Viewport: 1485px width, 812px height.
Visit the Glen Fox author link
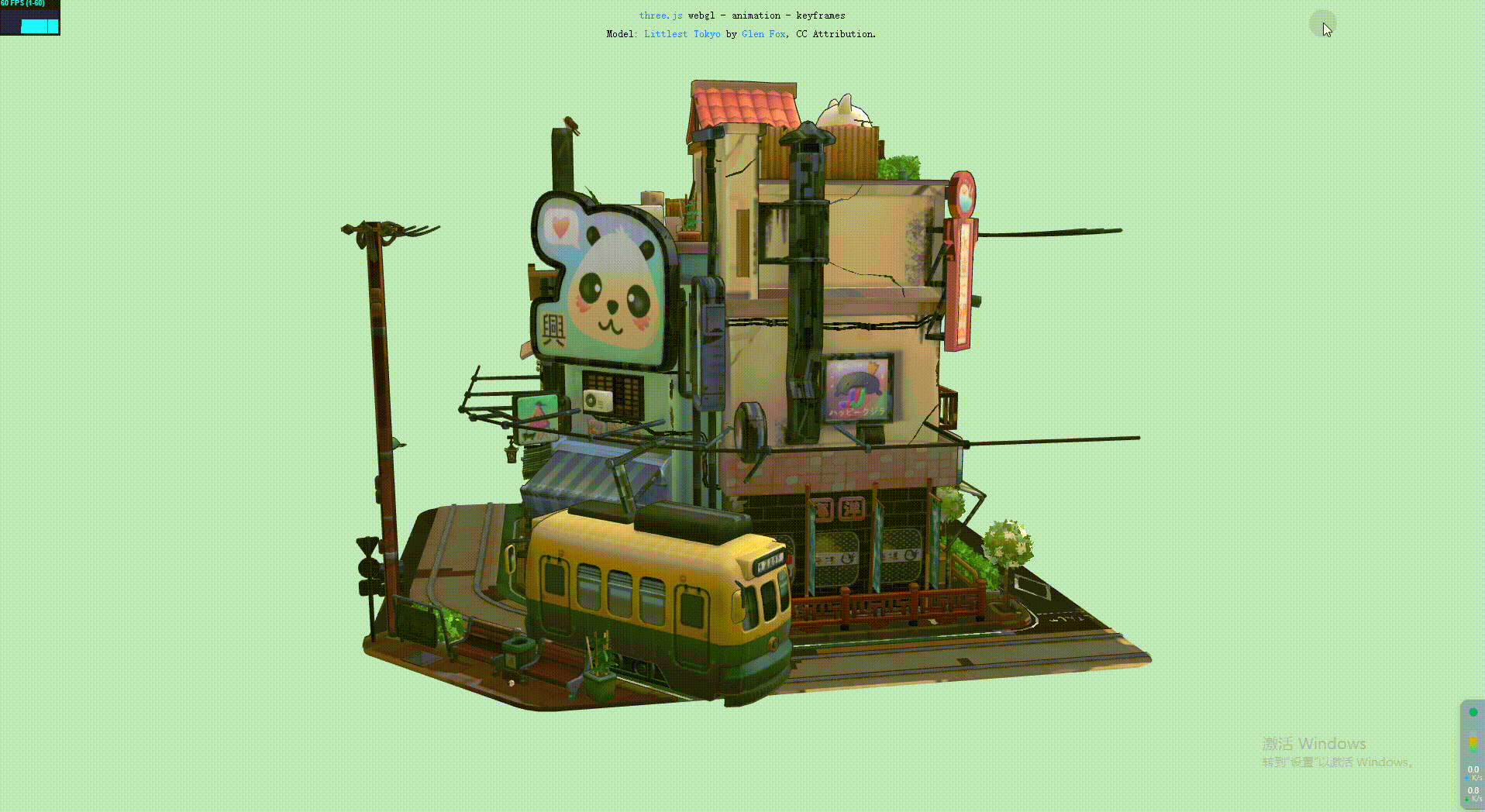pyautogui.click(x=763, y=33)
